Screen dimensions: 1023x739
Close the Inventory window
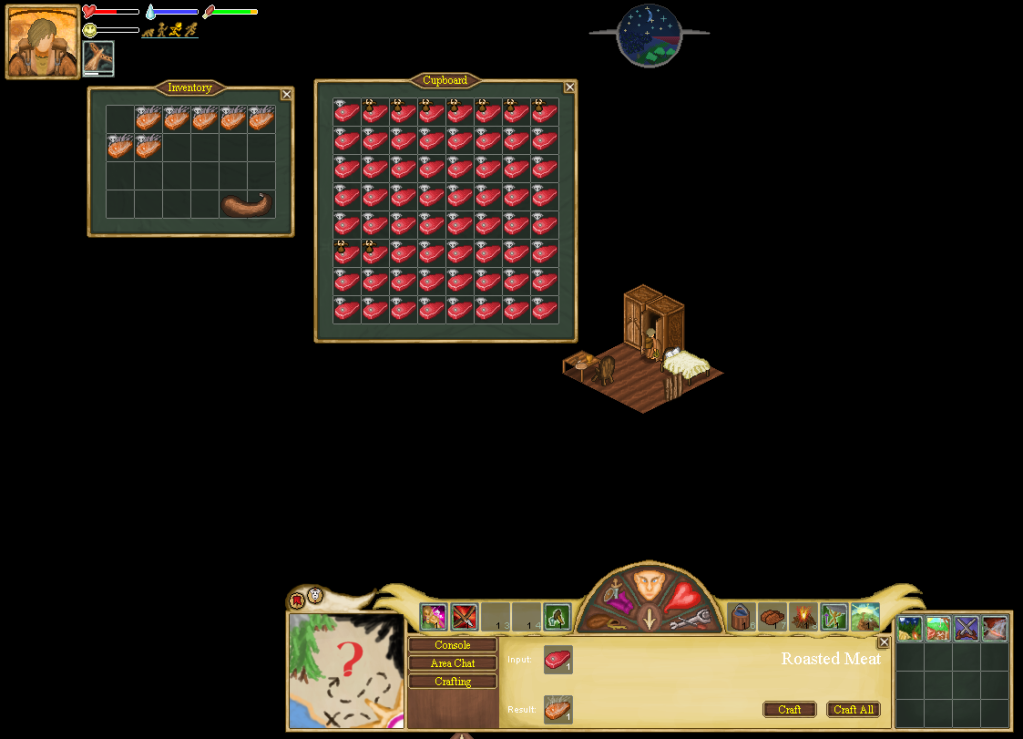[x=287, y=94]
